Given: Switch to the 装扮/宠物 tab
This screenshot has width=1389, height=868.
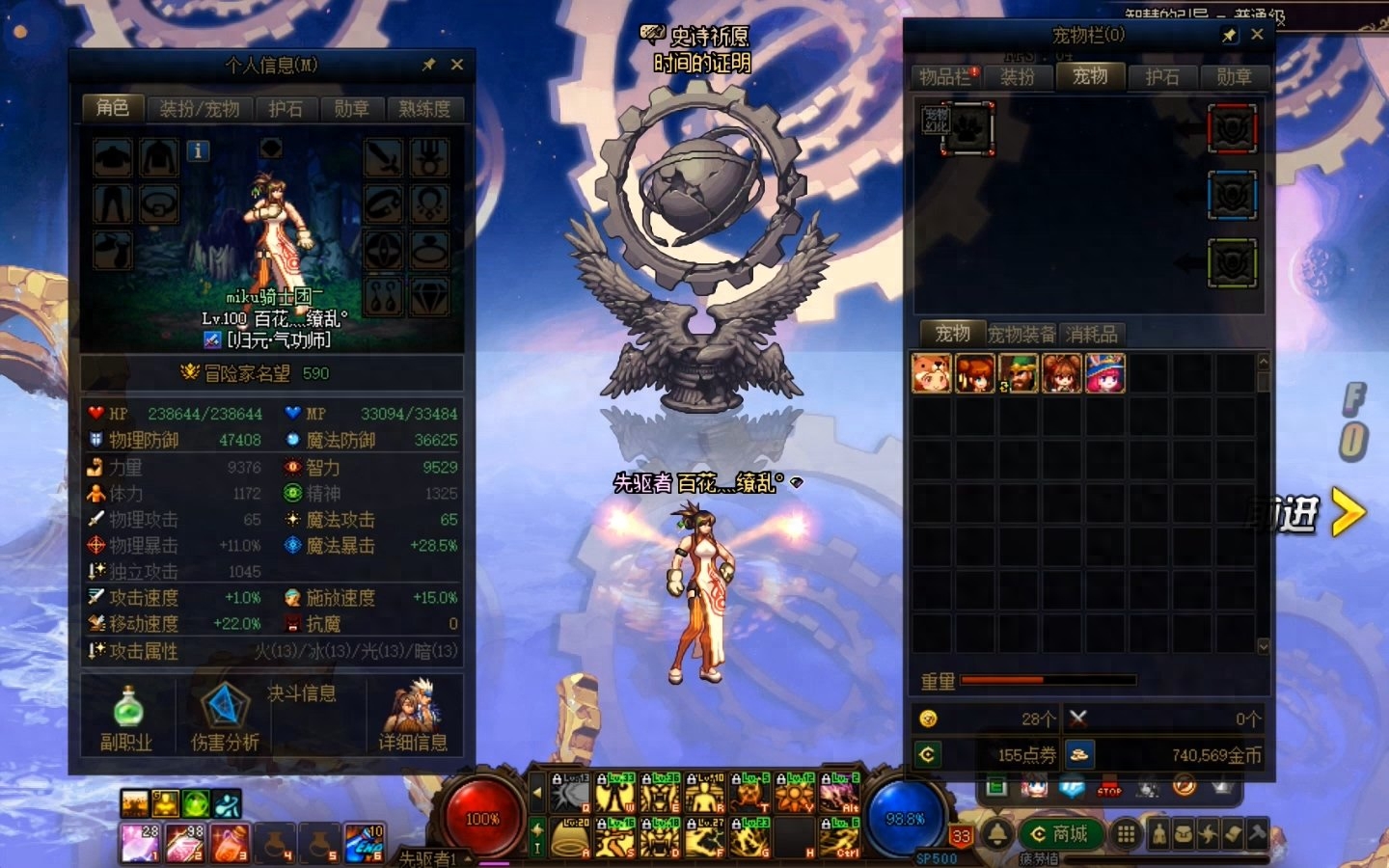Looking at the screenshot, I should click(200, 109).
